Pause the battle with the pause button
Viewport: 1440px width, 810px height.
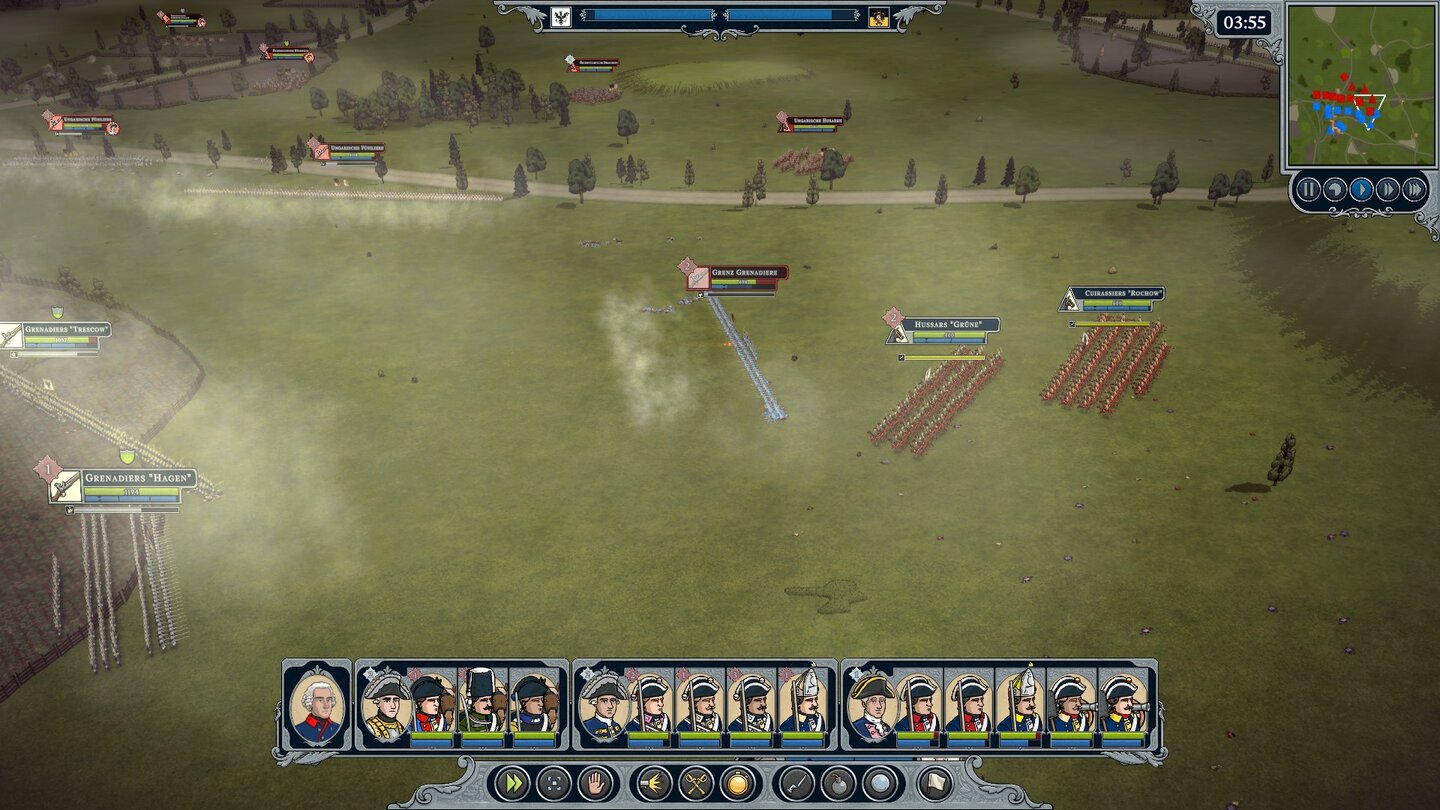1310,187
